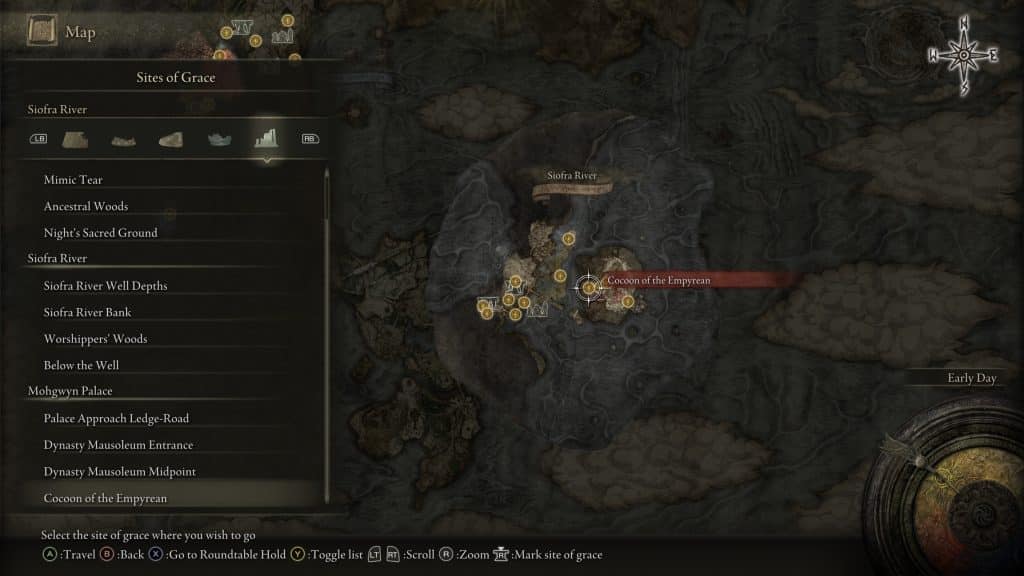Viewport: 1024px width, 576px height.
Task: Pick Dynasty Mausoleum Midpoint grace
Action: click(118, 471)
